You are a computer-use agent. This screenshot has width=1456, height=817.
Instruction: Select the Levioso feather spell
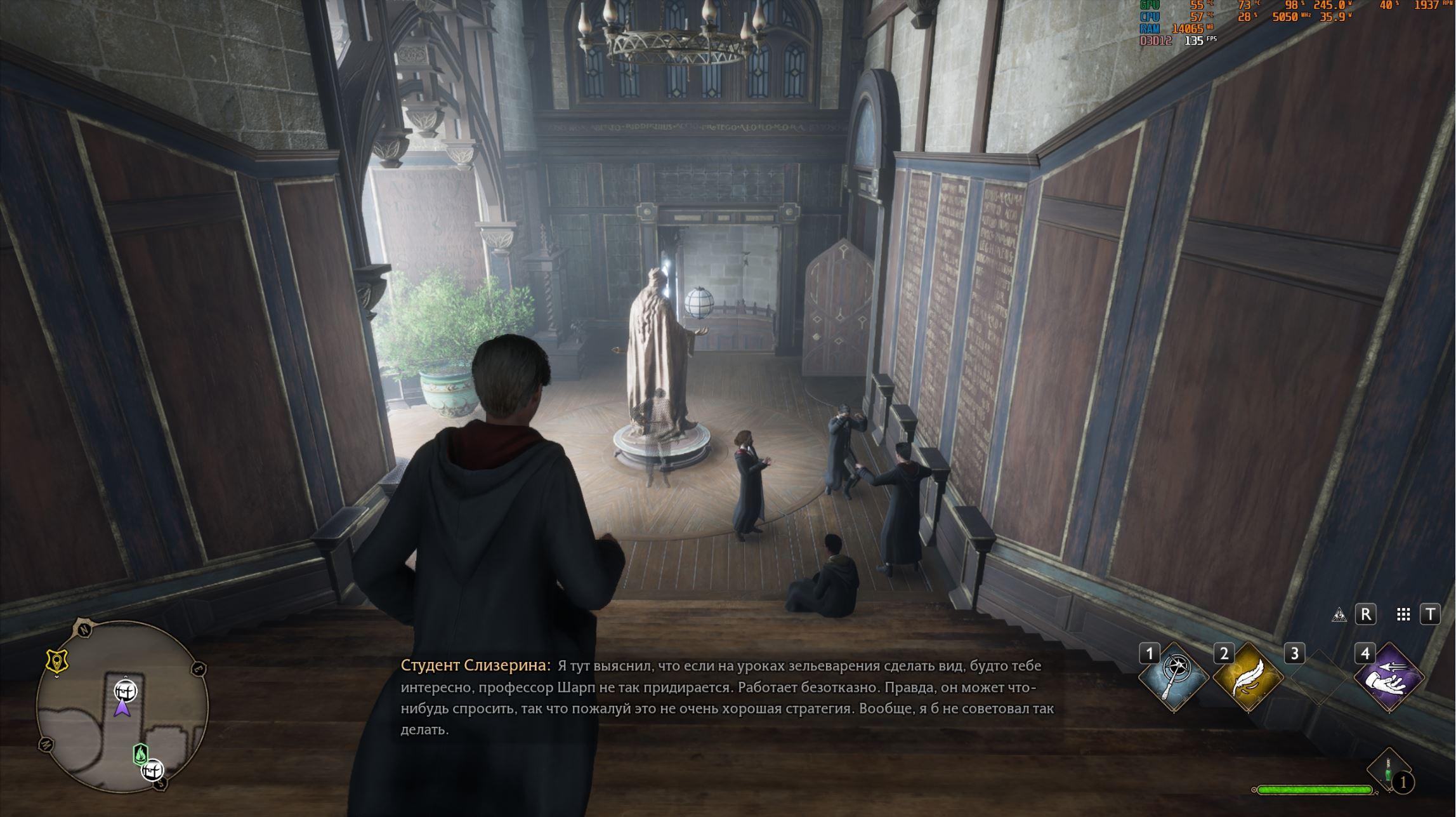pos(1247,677)
